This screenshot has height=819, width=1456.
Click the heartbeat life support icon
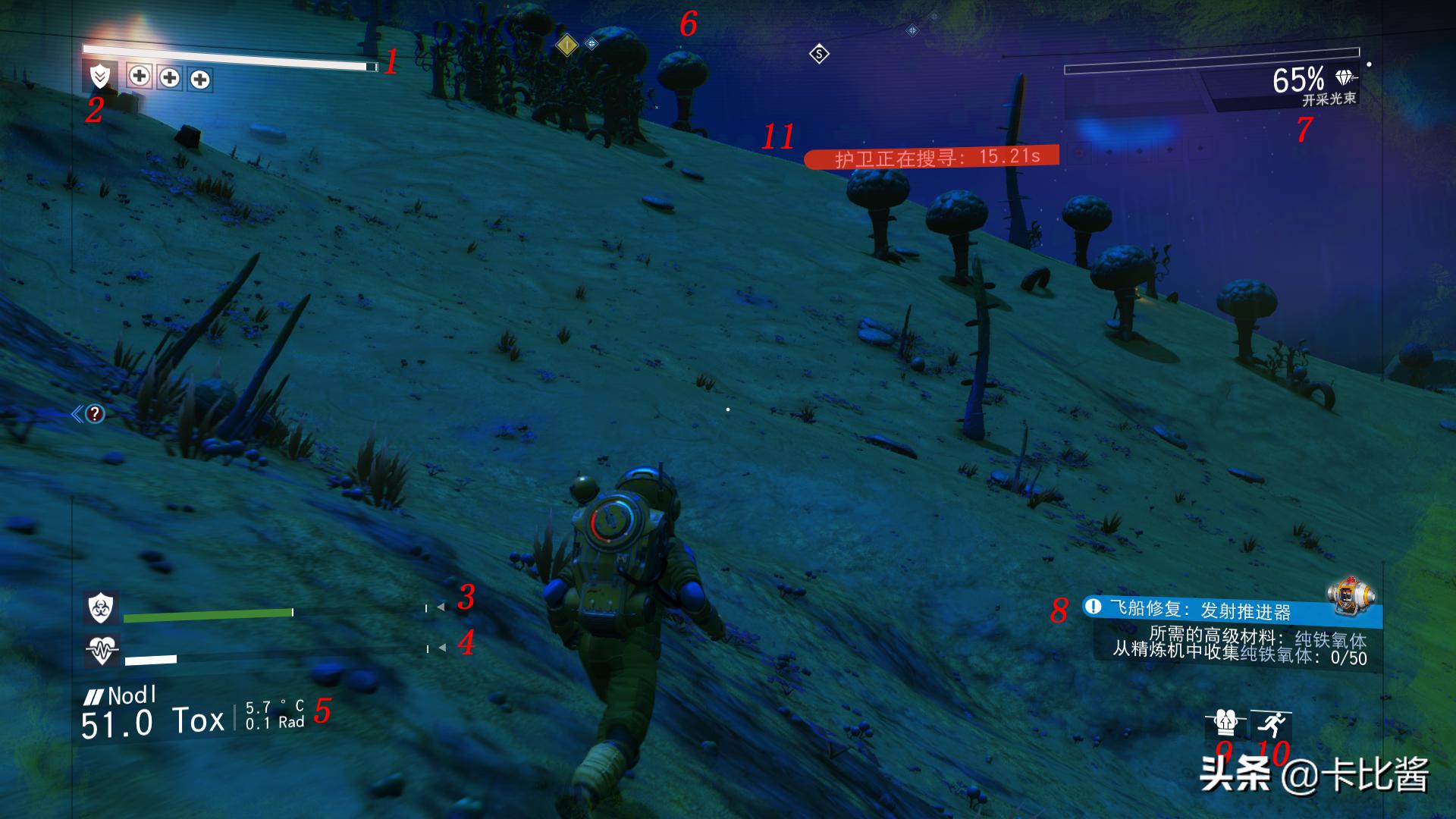tap(101, 650)
